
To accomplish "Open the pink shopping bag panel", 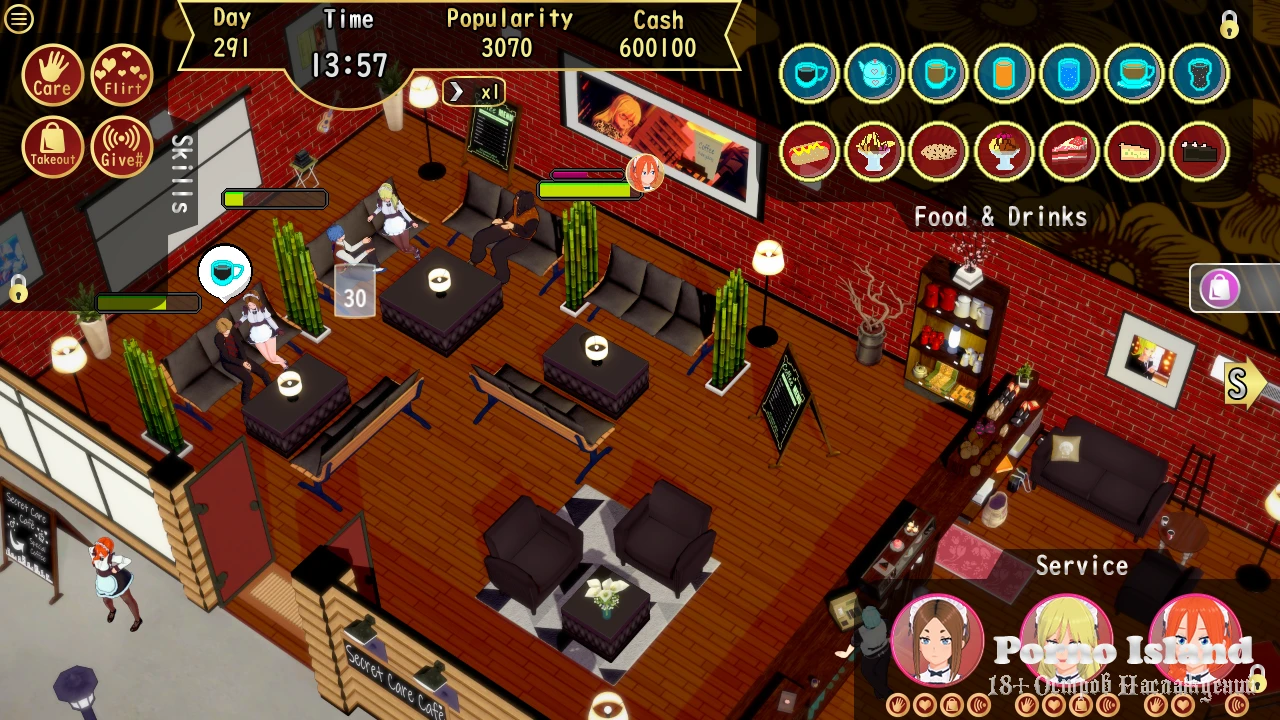I will [x=1221, y=289].
